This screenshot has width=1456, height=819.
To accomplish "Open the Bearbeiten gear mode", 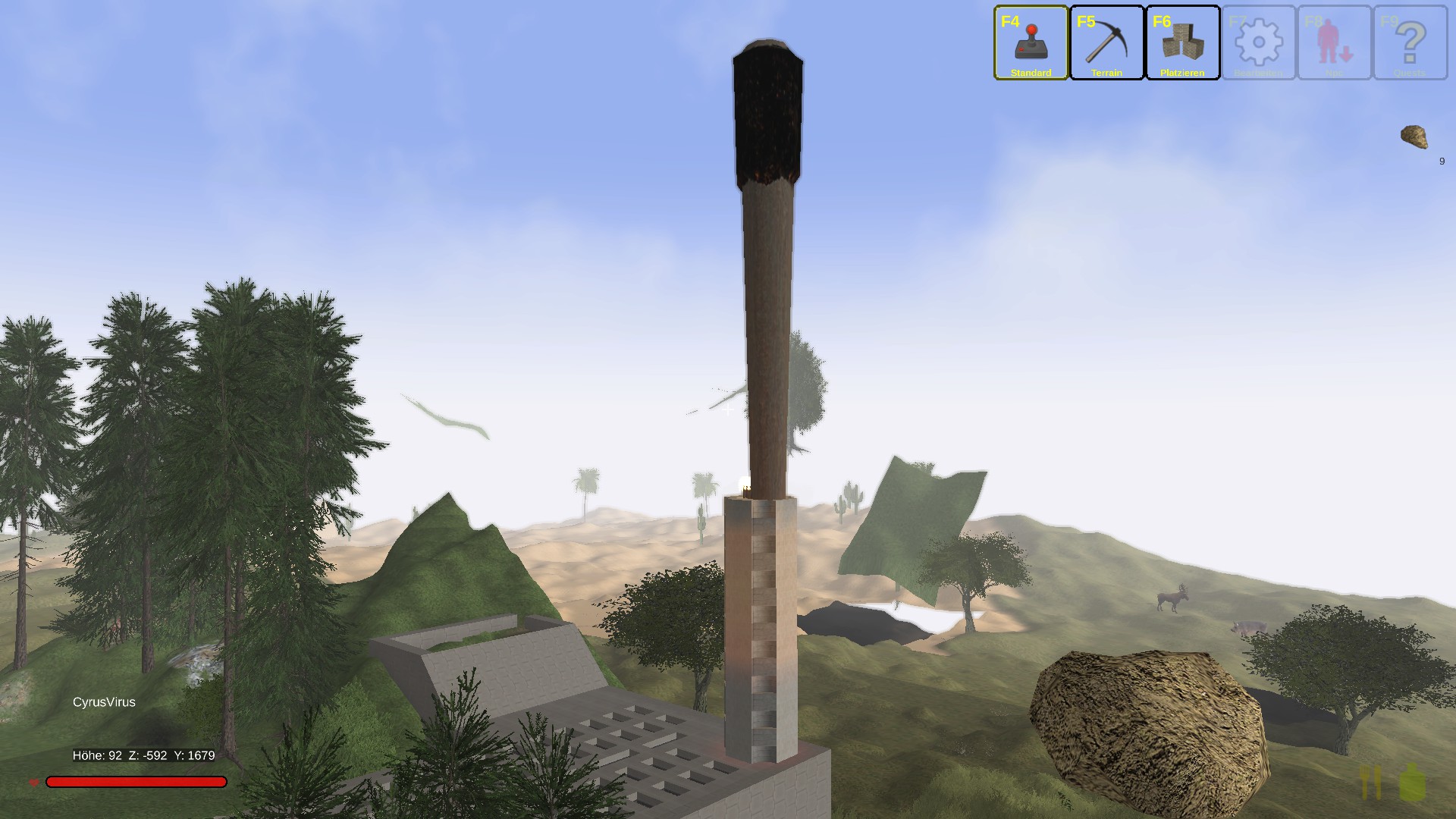I will [x=1258, y=43].
